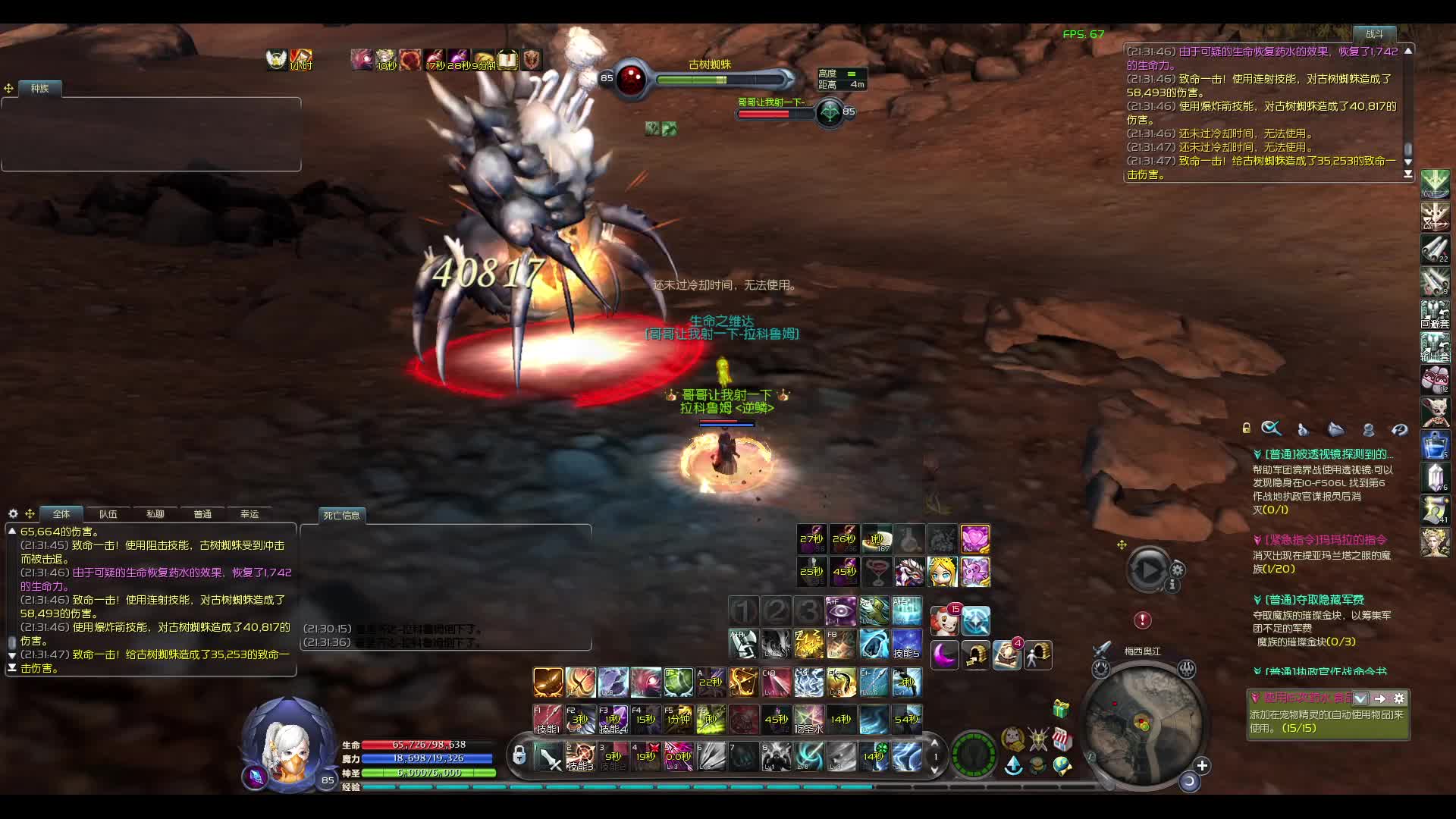This screenshot has height=819, width=1456.
Task: Open the green gift box icon
Action: [1061, 709]
